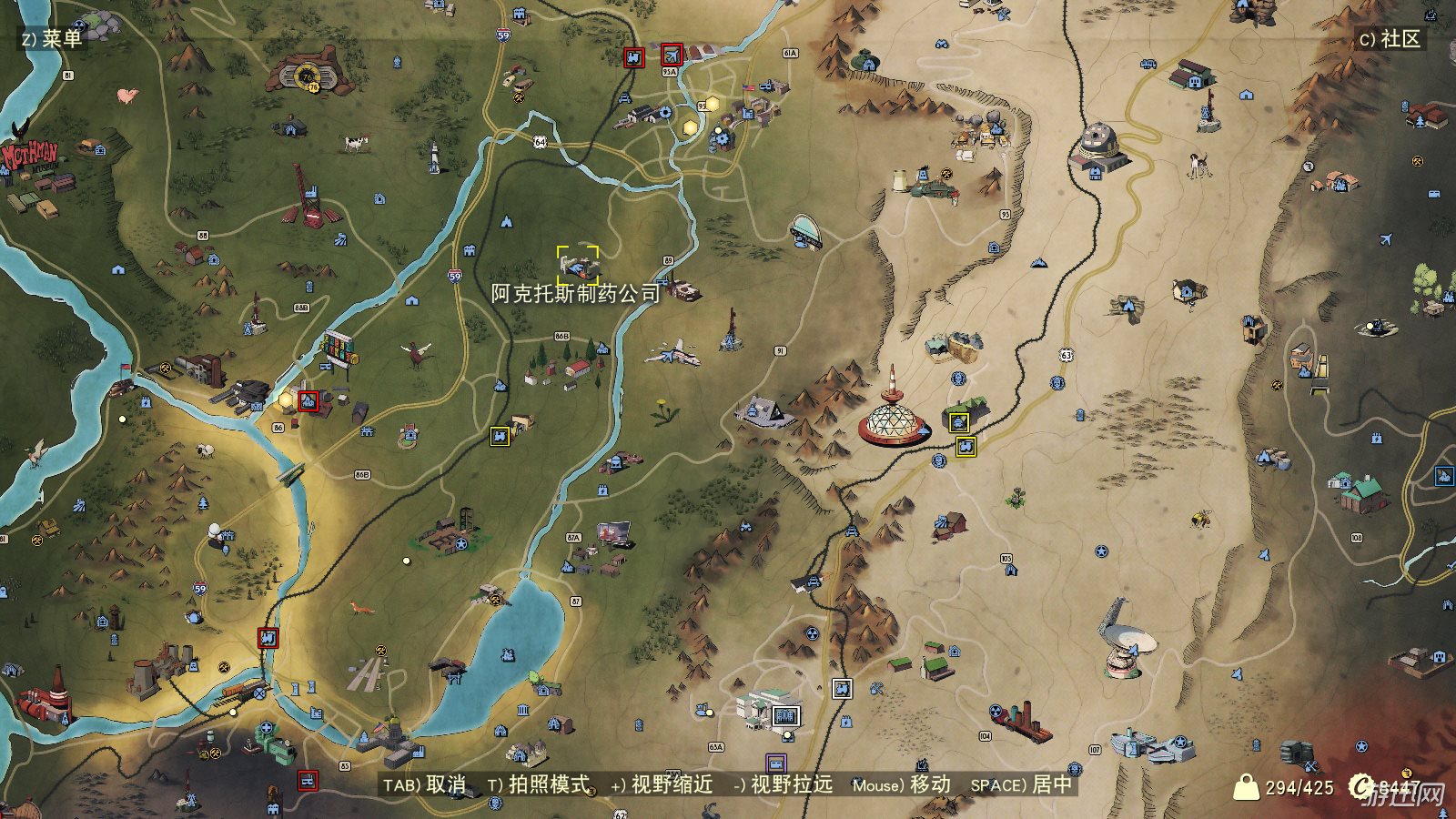Select the colorful billboard map marker

point(337,349)
